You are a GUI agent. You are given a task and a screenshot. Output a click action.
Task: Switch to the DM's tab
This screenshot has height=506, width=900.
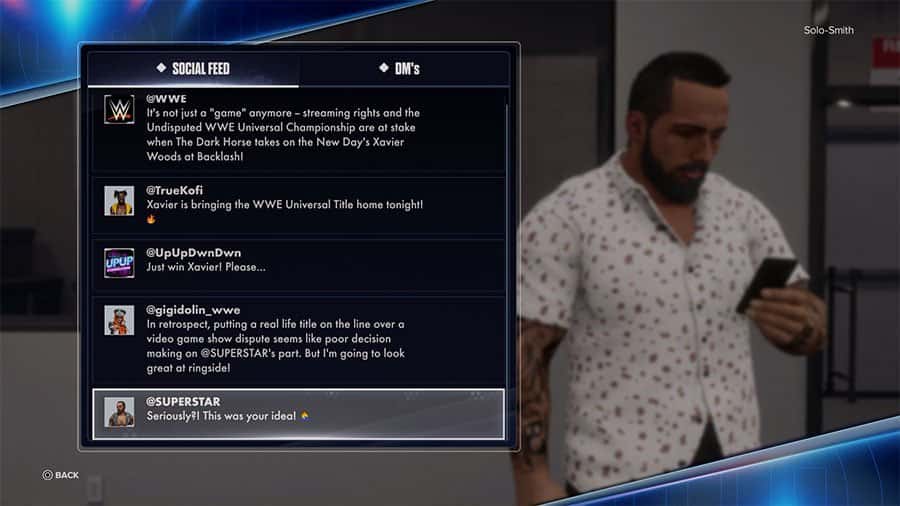click(399, 68)
